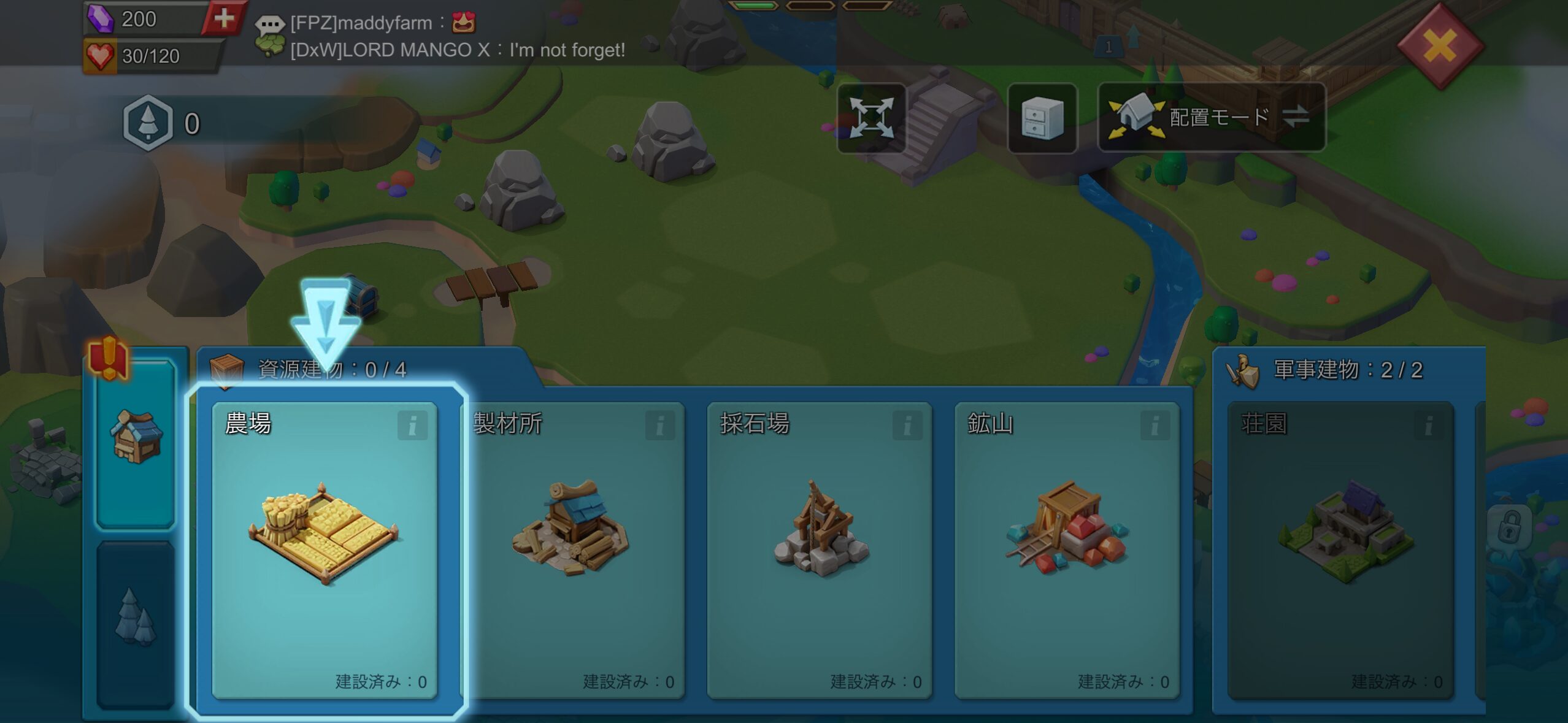Open the chat message bar
Image resolution: width=1568 pixels, height=723 pixels.
(442, 36)
